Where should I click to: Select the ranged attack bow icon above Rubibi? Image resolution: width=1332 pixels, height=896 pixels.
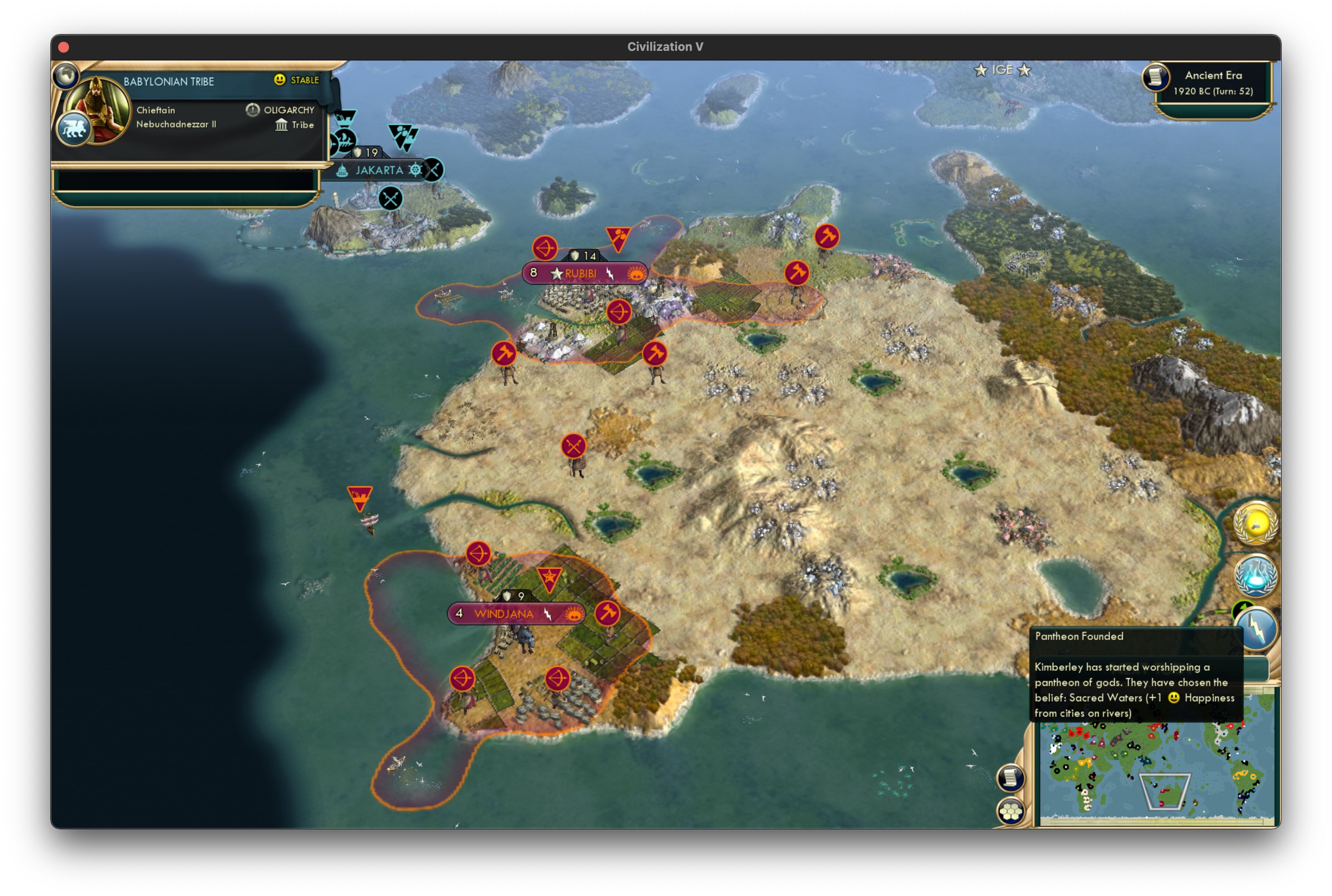click(x=546, y=248)
